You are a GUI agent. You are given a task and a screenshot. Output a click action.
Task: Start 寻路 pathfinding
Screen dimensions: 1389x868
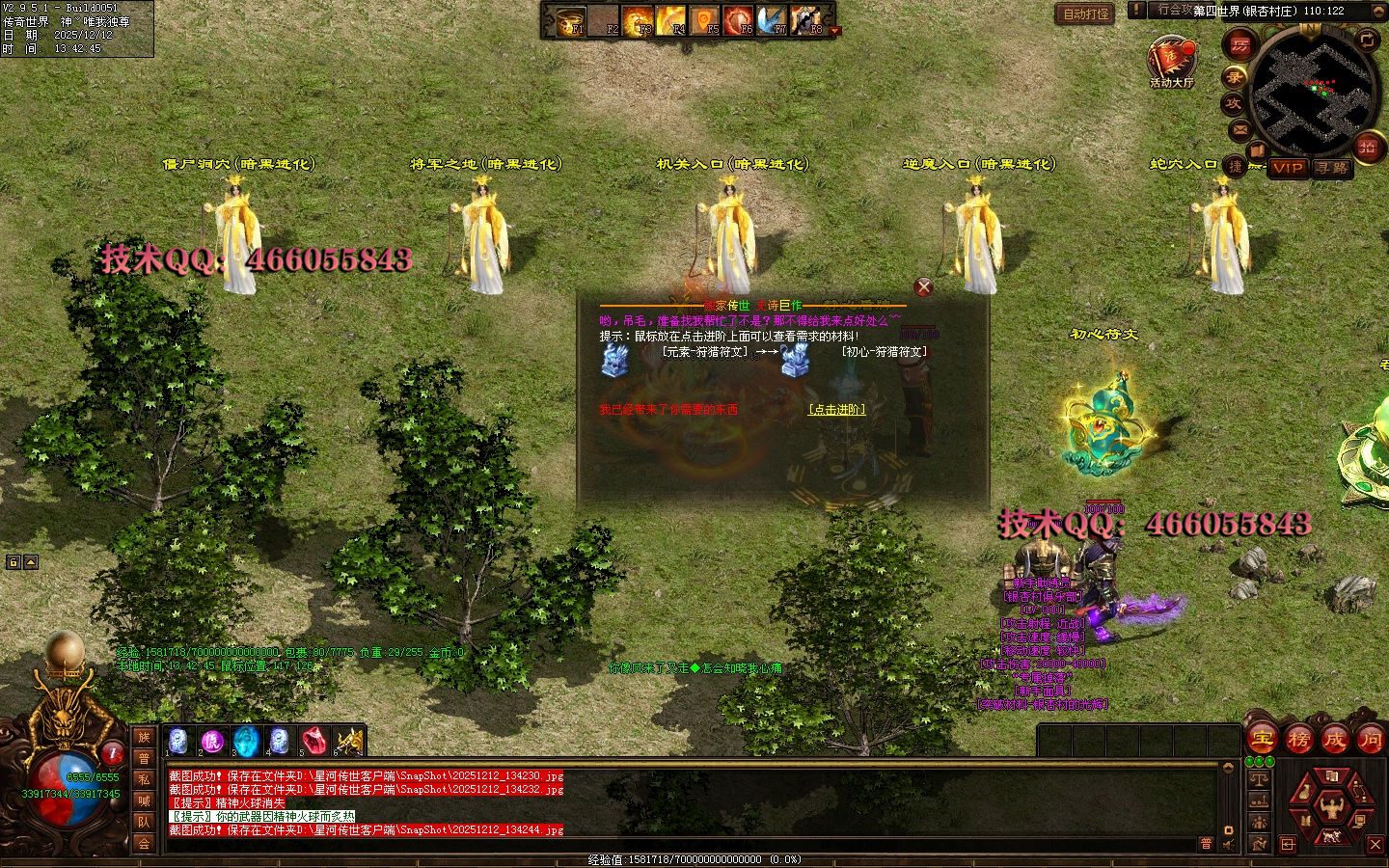coord(1332,168)
